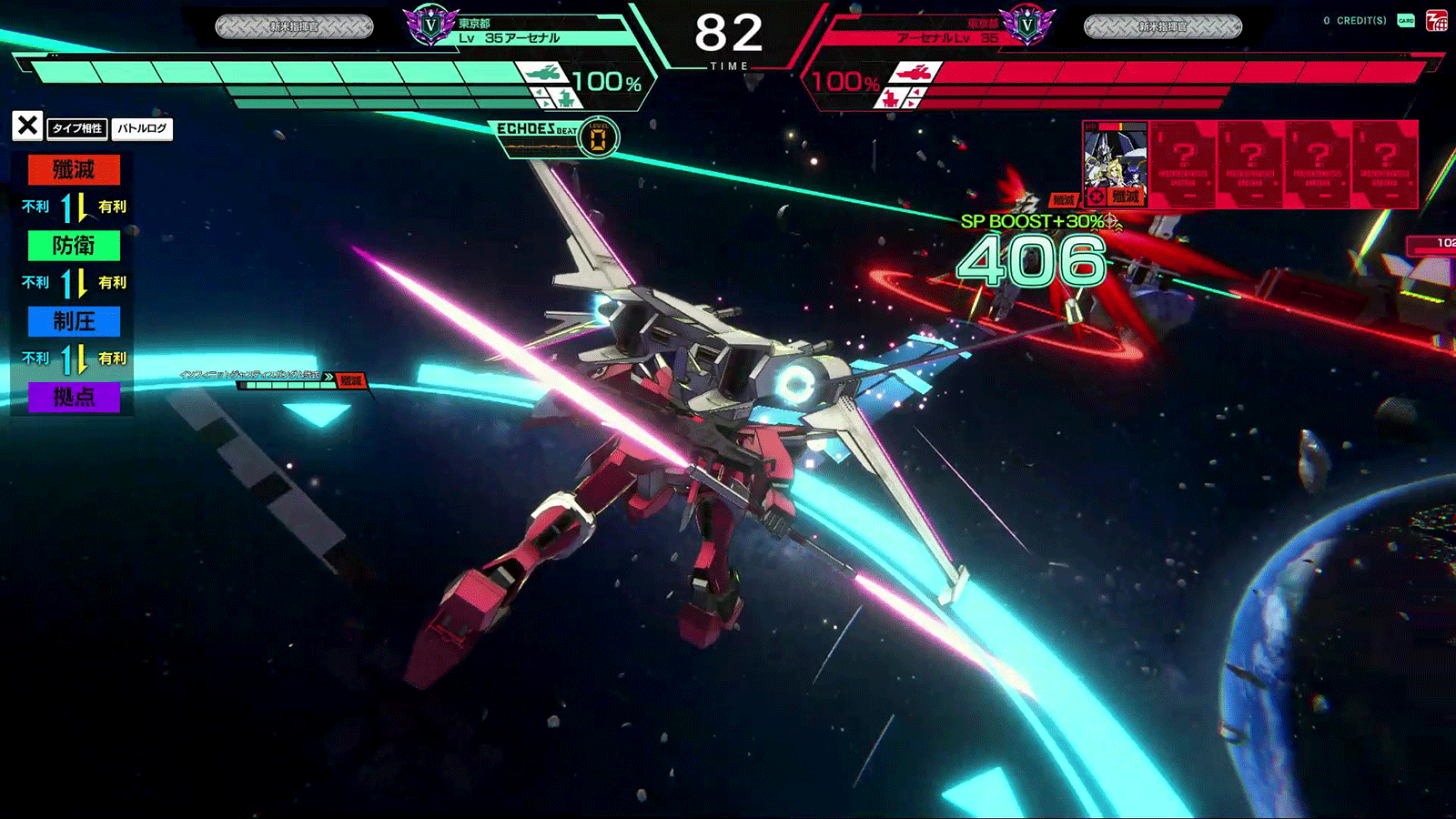Choose the blue 制圧 type entry

pos(74,321)
